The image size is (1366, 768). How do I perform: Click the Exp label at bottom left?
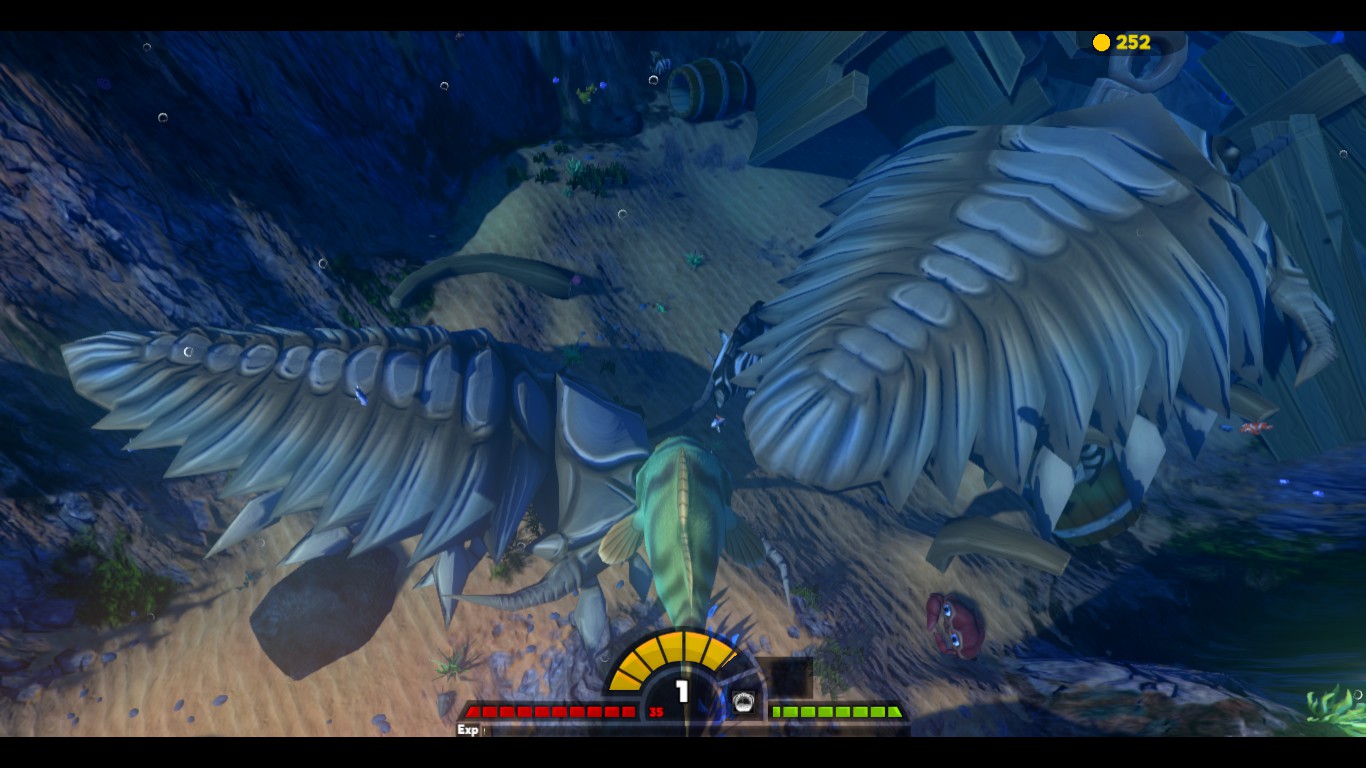coord(466,728)
